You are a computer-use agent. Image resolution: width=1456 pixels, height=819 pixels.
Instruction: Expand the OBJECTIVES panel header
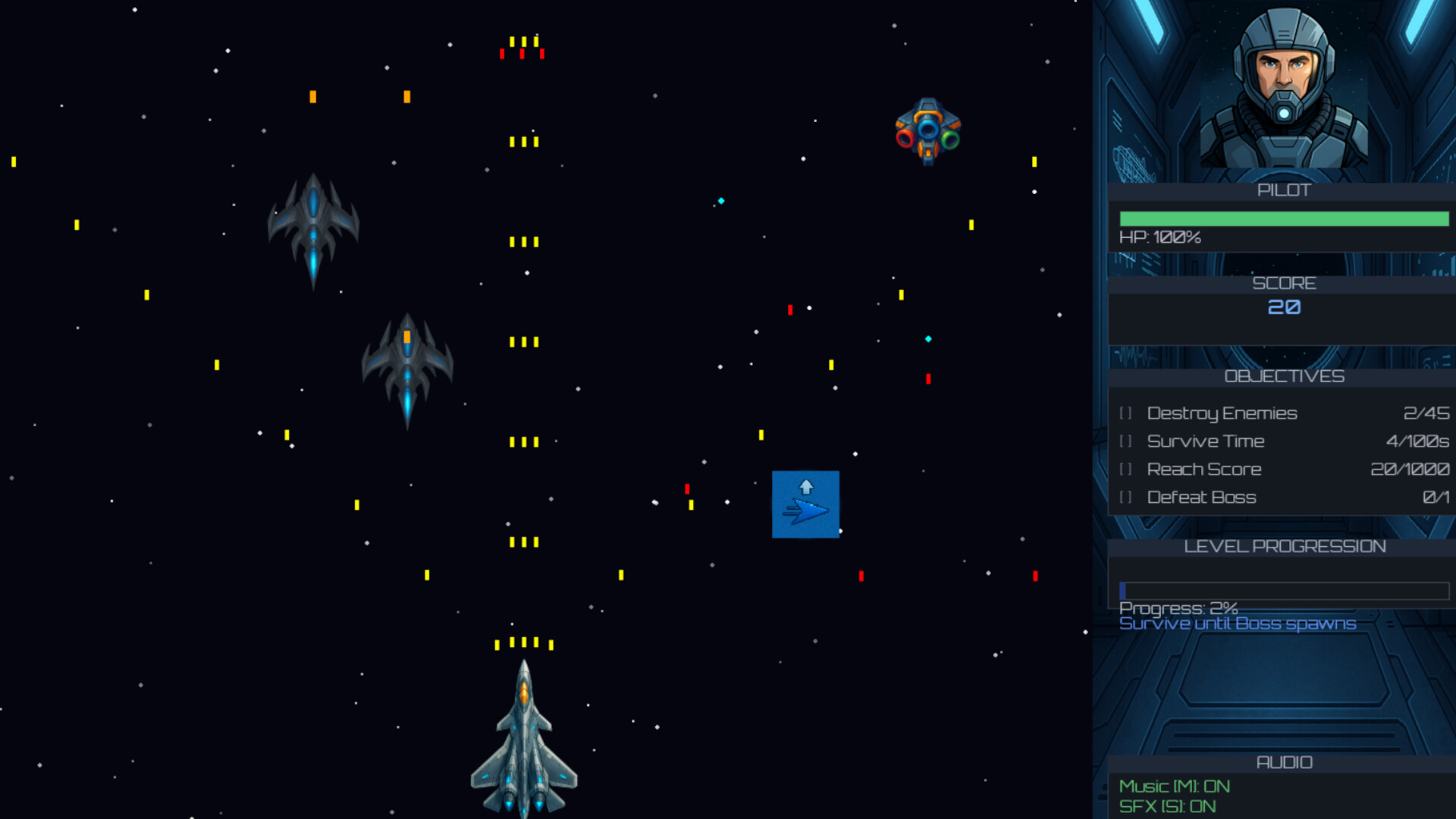tap(1284, 376)
